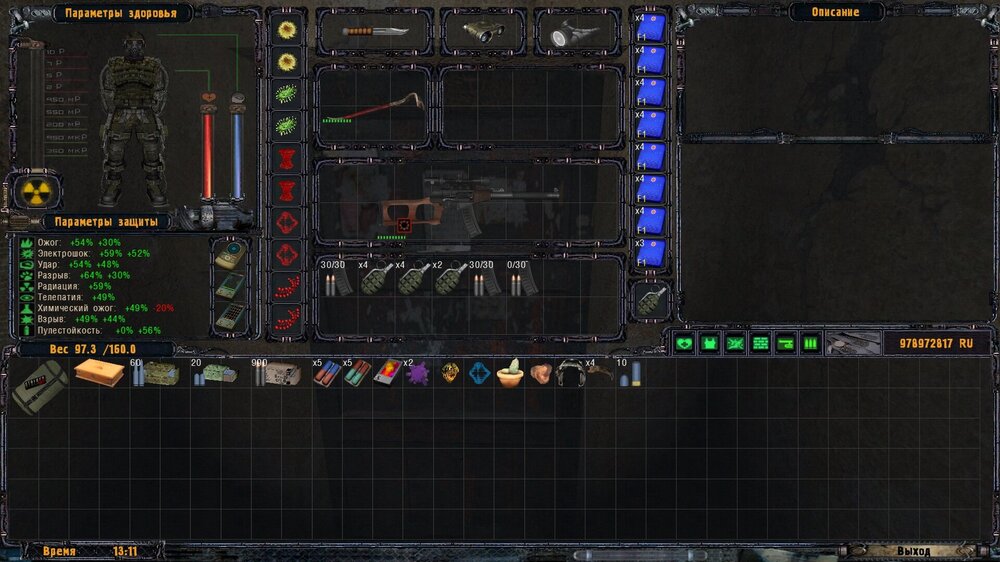Select the equipped knife slot
Screen dimensions: 1000x562
pos(375,31)
